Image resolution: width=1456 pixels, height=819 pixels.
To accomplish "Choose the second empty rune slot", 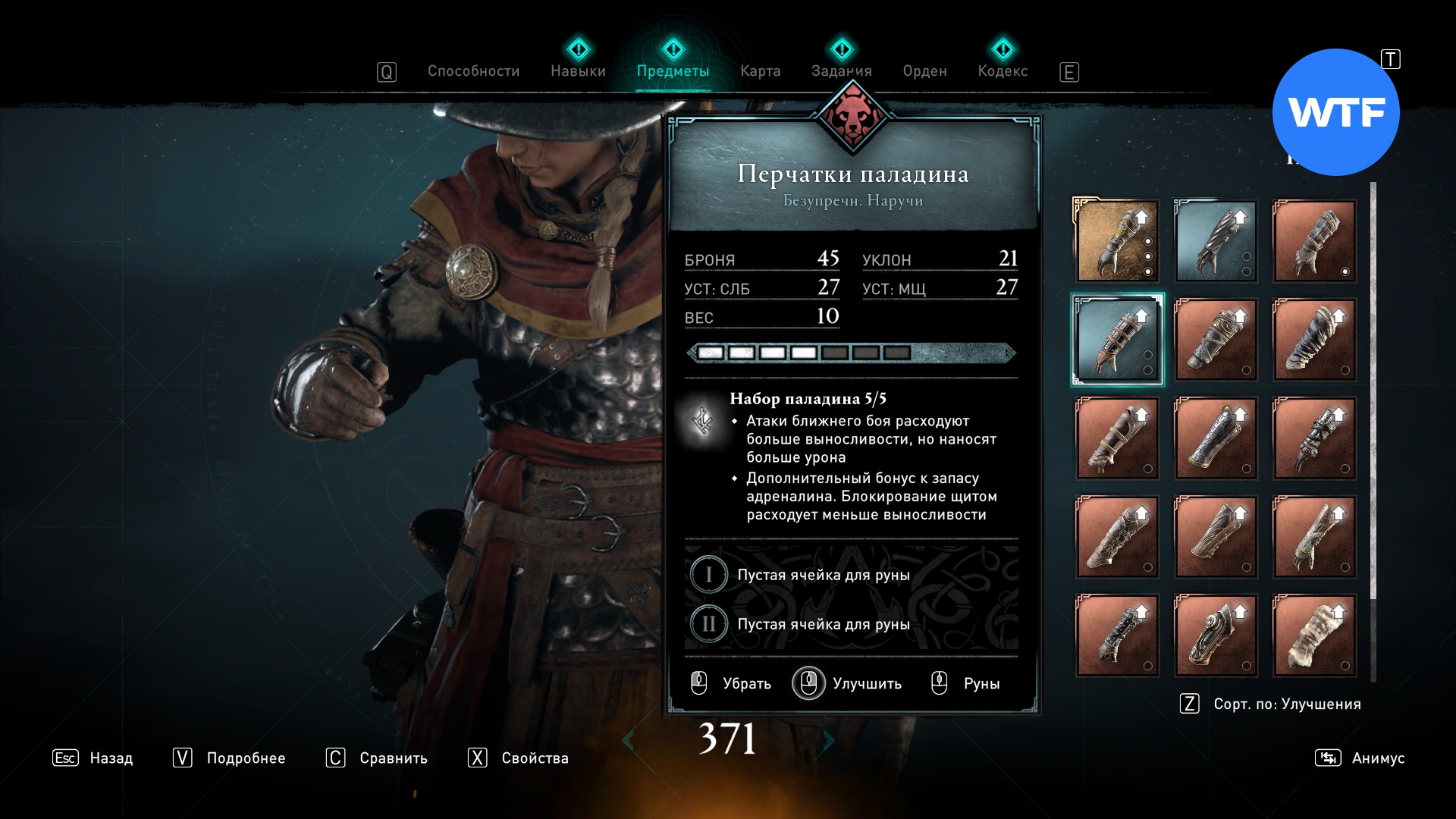I will tap(823, 624).
